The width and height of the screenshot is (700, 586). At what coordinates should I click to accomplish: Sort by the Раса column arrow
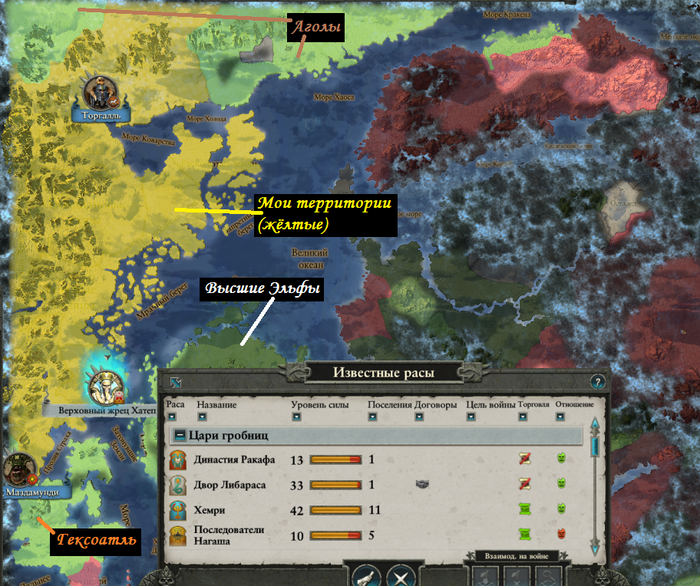click(171, 418)
